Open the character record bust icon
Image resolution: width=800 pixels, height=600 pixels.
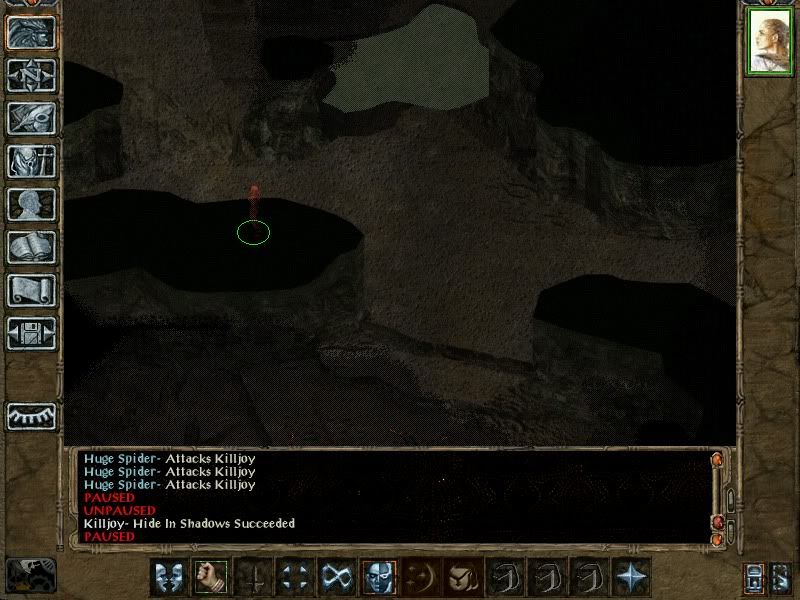31,204
